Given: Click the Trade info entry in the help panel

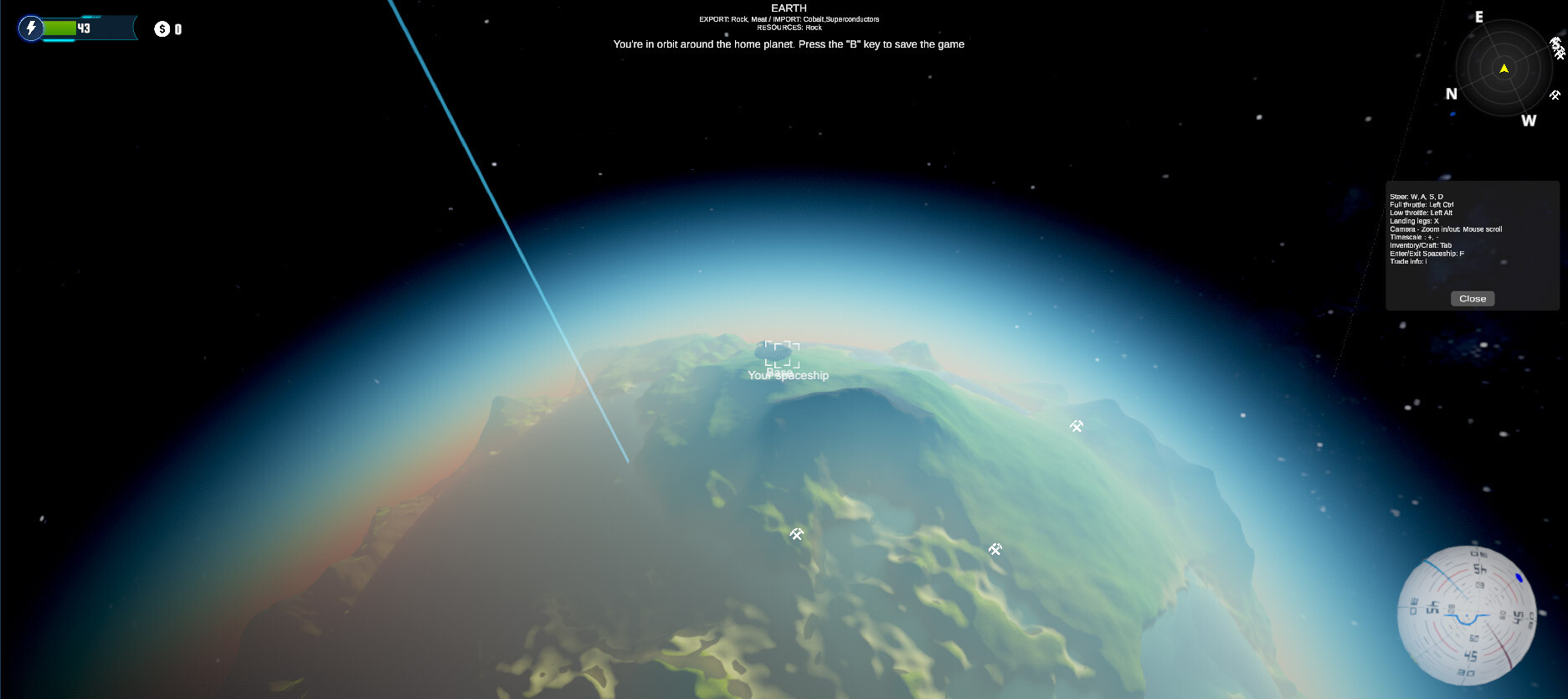Looking at the screenshot, I should click(1411, 260).
